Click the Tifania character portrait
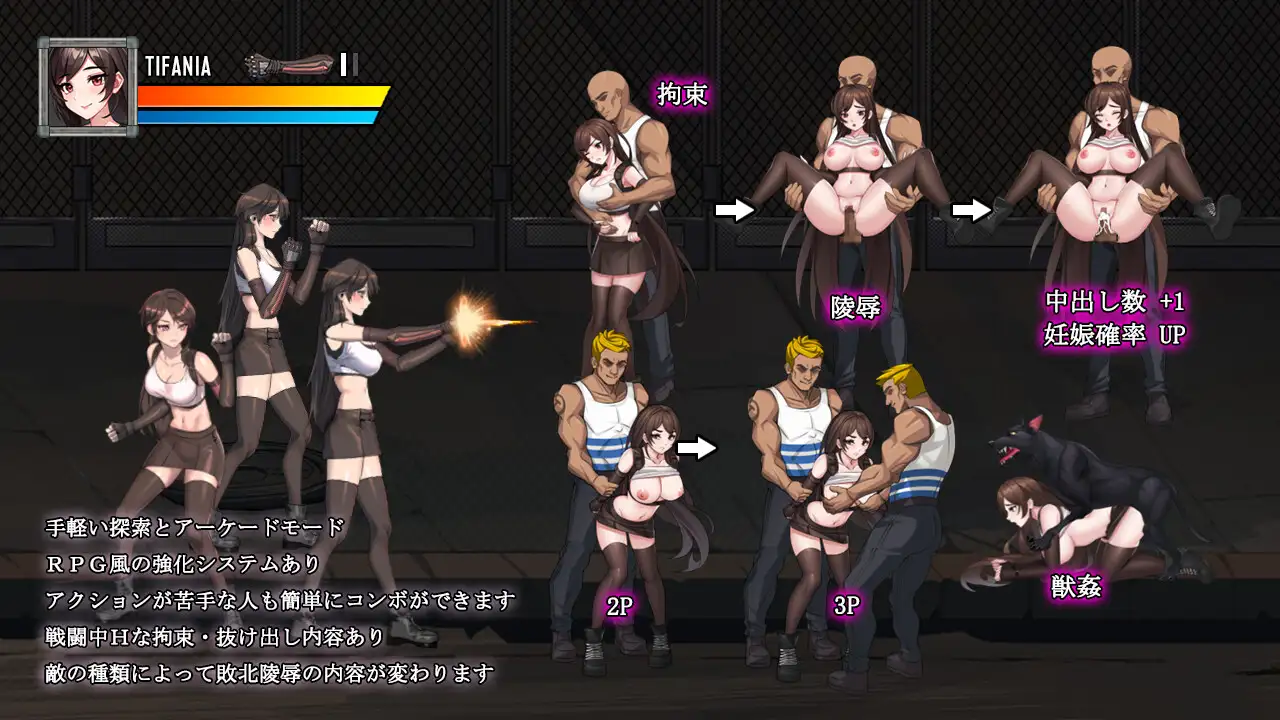Viewport: 1280px width, 720px height. pyautogui.click(x=88, y=87)
